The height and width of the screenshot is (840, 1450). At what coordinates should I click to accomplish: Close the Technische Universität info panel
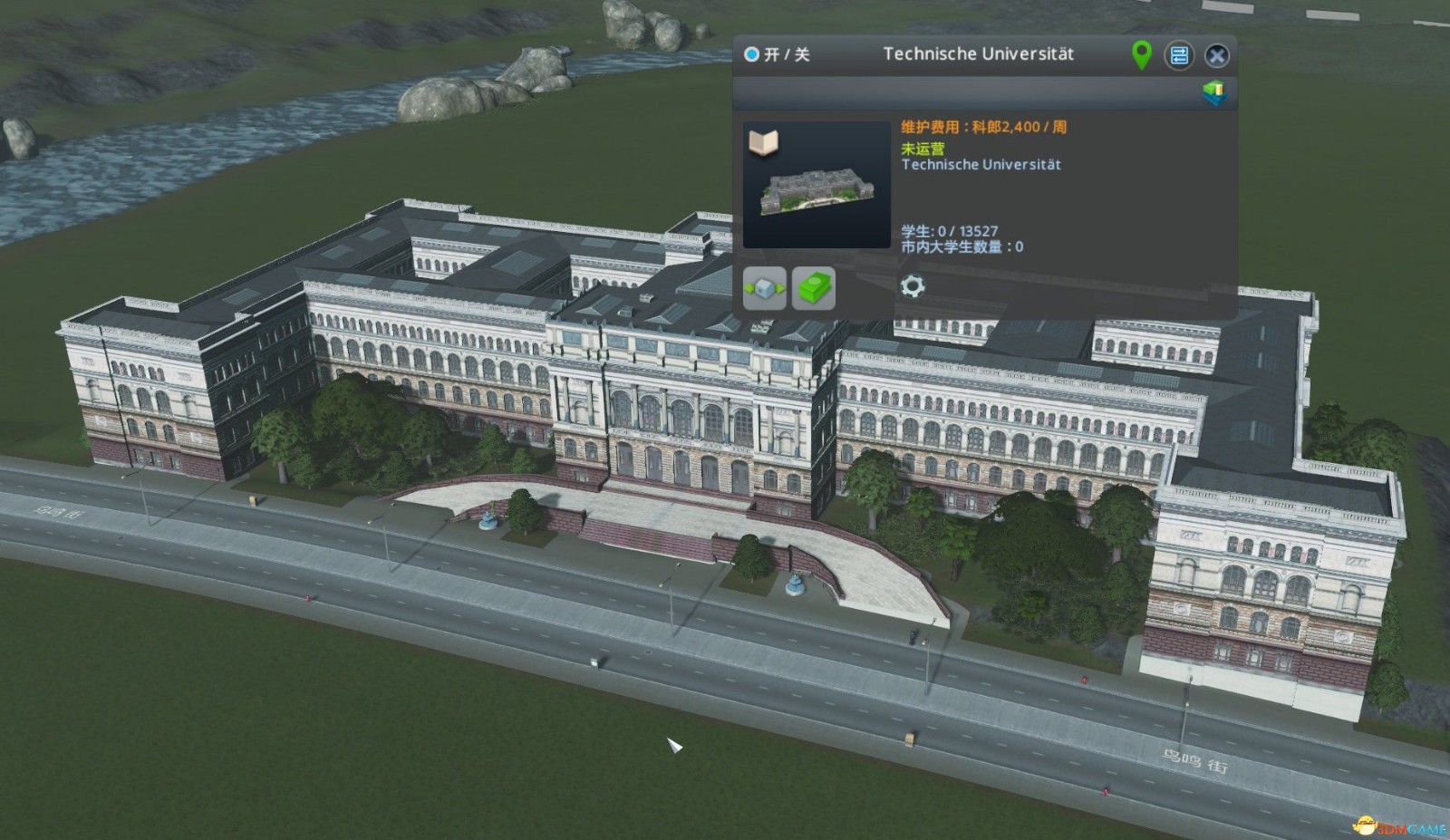tap(1218, 55)
